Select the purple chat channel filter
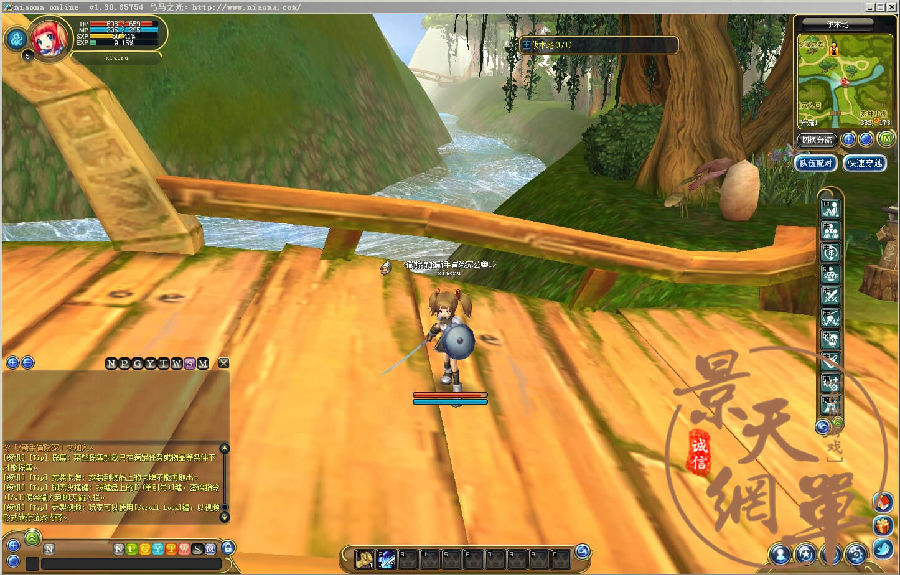 click(189, 362)
